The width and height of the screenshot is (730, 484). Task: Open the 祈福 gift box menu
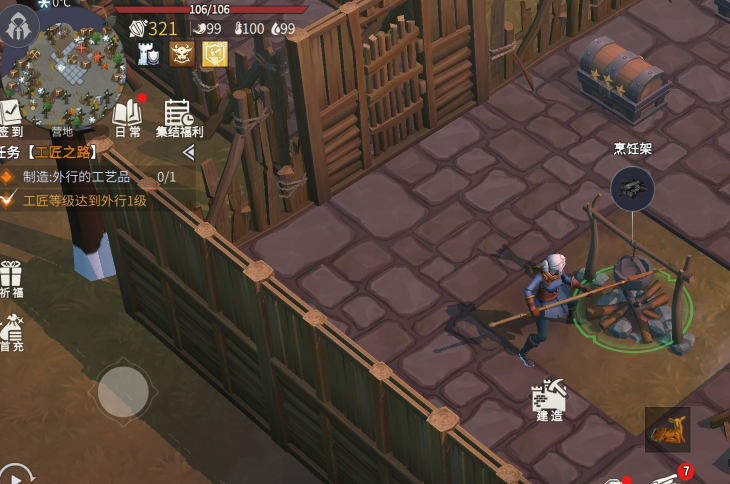[x=11, y=279]
